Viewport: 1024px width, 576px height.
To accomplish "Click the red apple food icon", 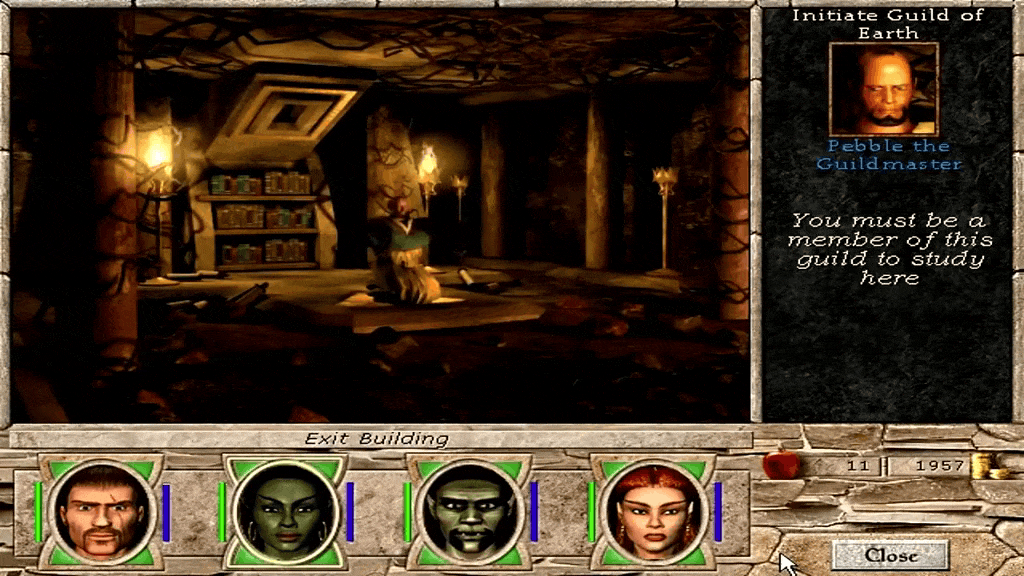I will (781, 464).
